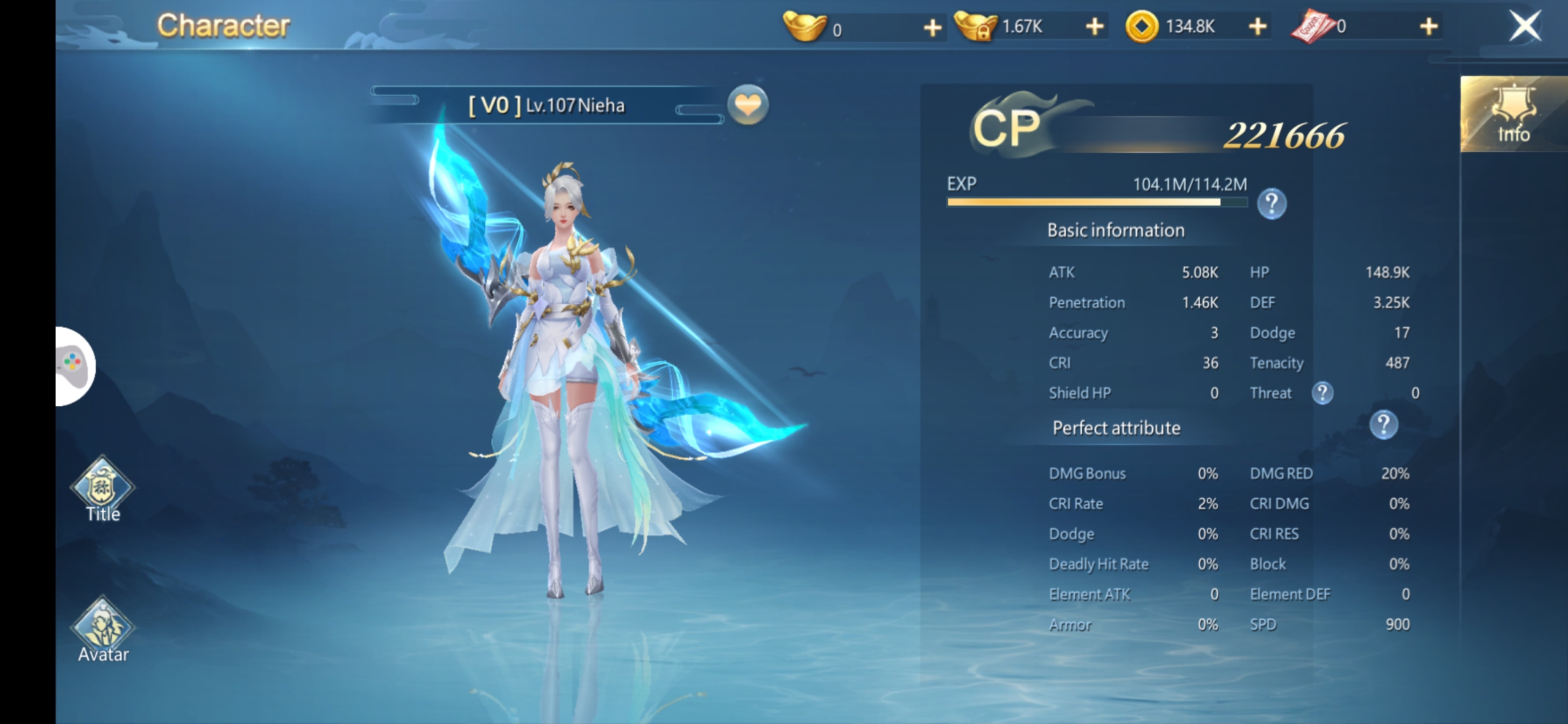The image size is (1568, 724).
Task: Add more gold ingots with plus button
Action: point(932,27)
